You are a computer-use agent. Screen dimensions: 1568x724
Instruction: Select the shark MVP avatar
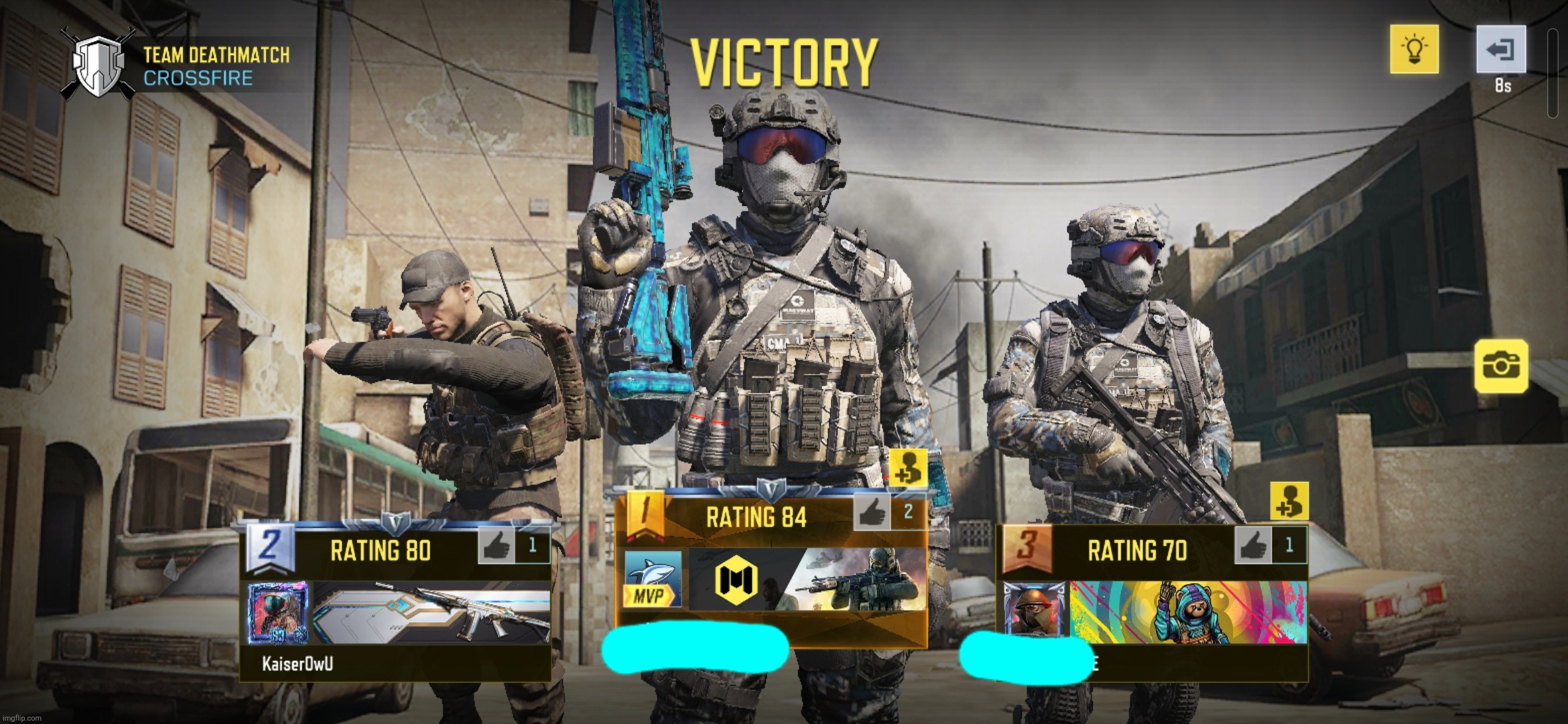pyautogui.click(x=653, y=579)
